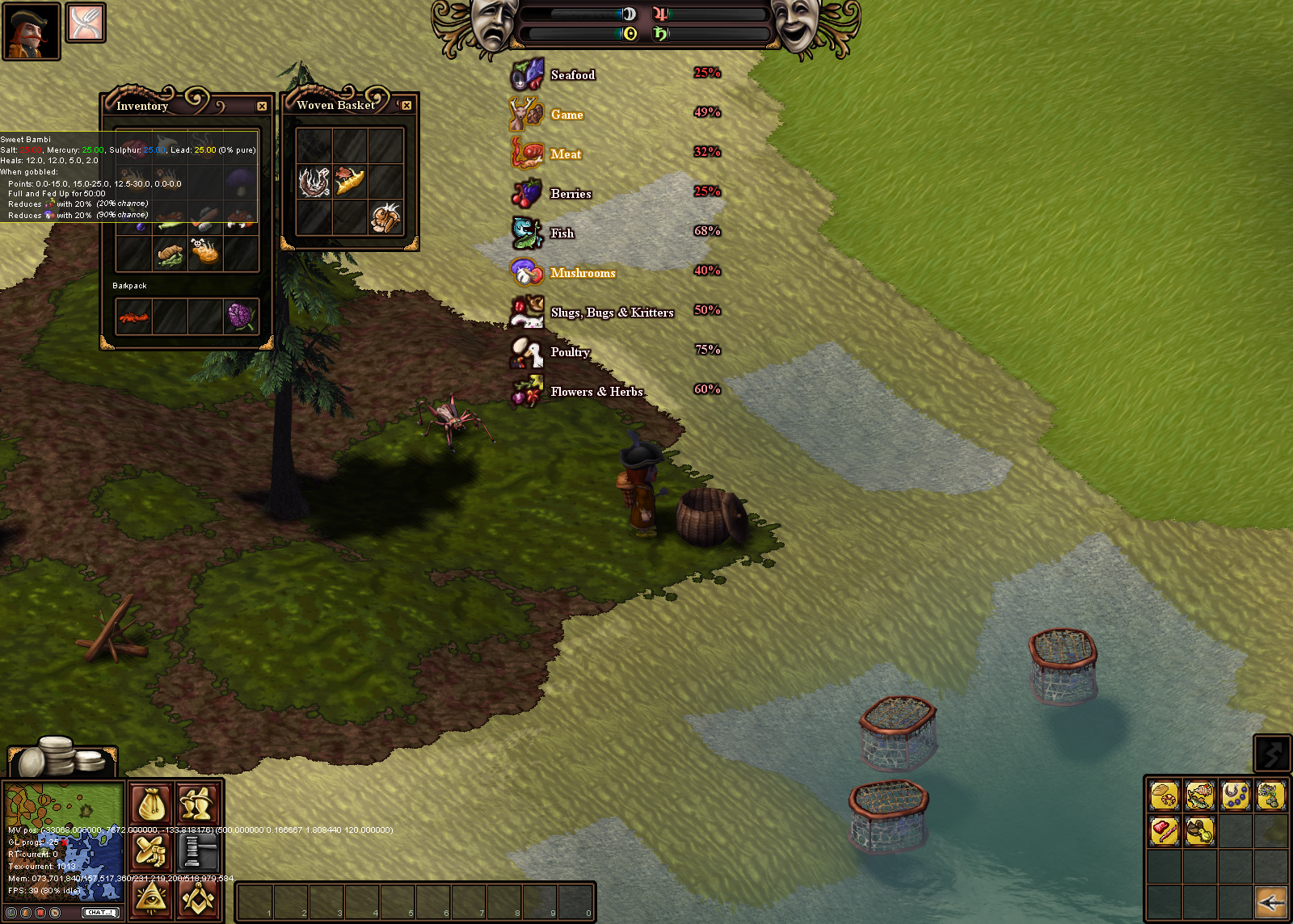Open the square and compass menu
Screen dimensions: 1293x924
[197, 898]
